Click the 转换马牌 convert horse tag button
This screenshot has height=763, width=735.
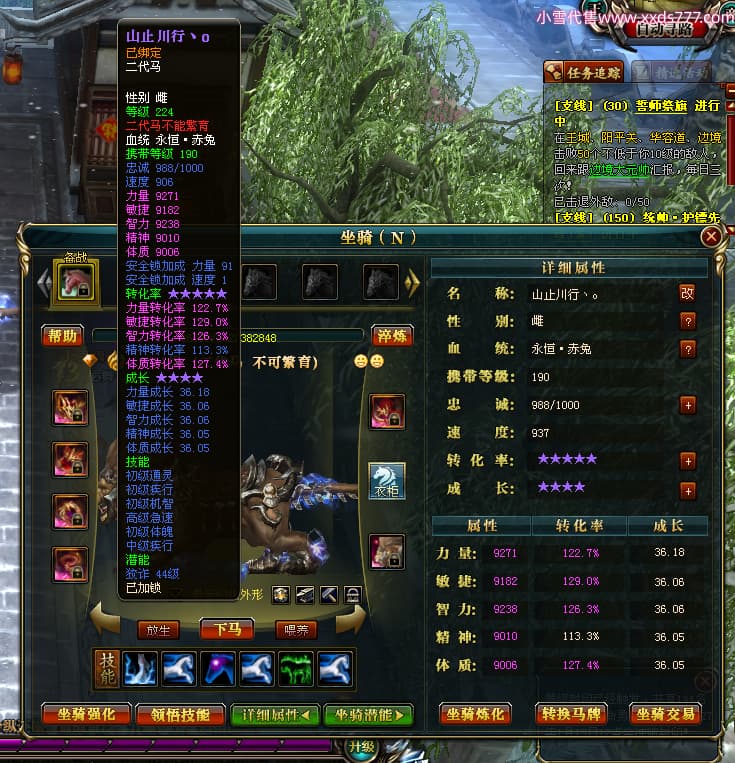[x=572, y=714]
